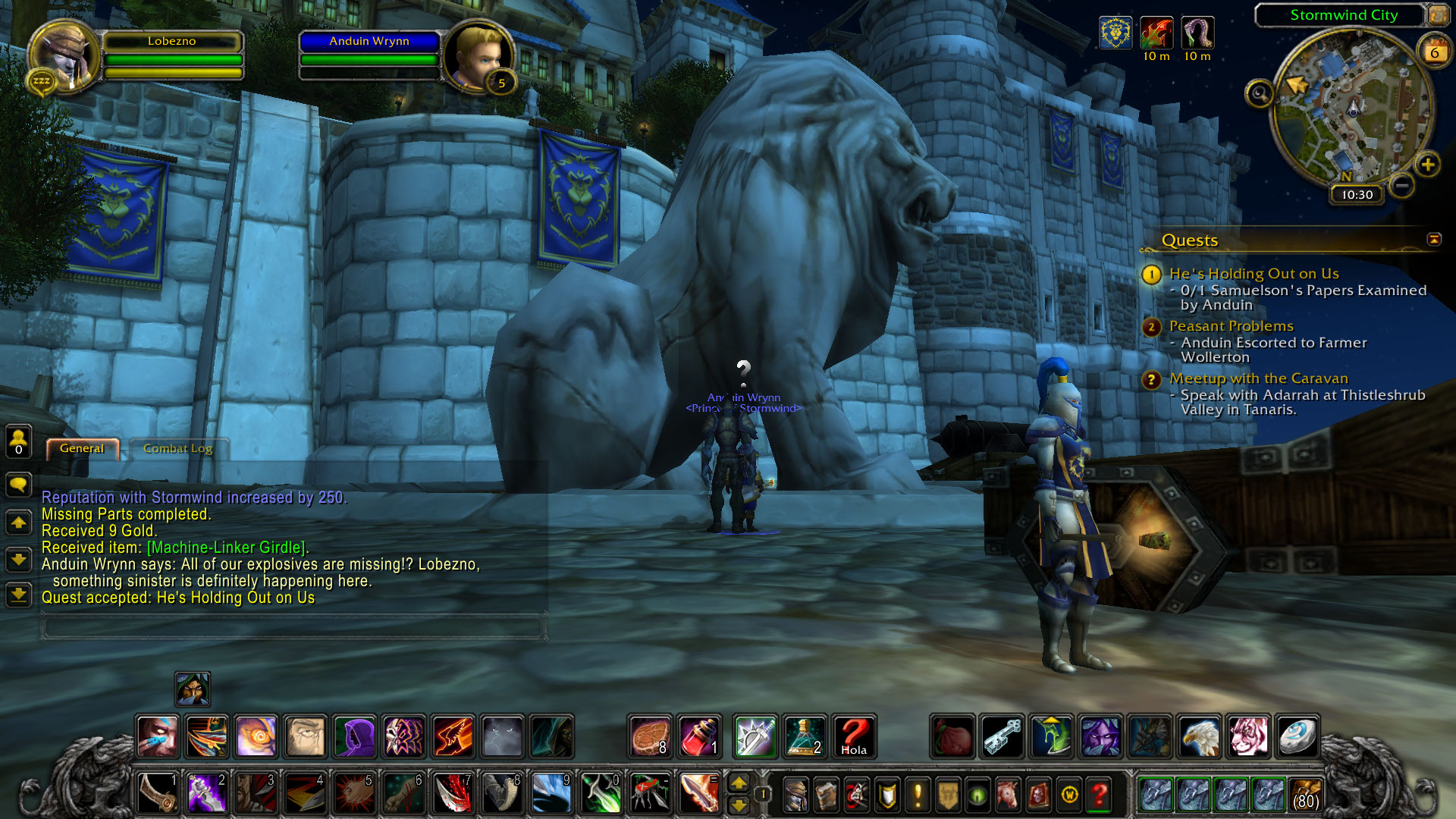Open the red question mark help button

[1099, 795]
